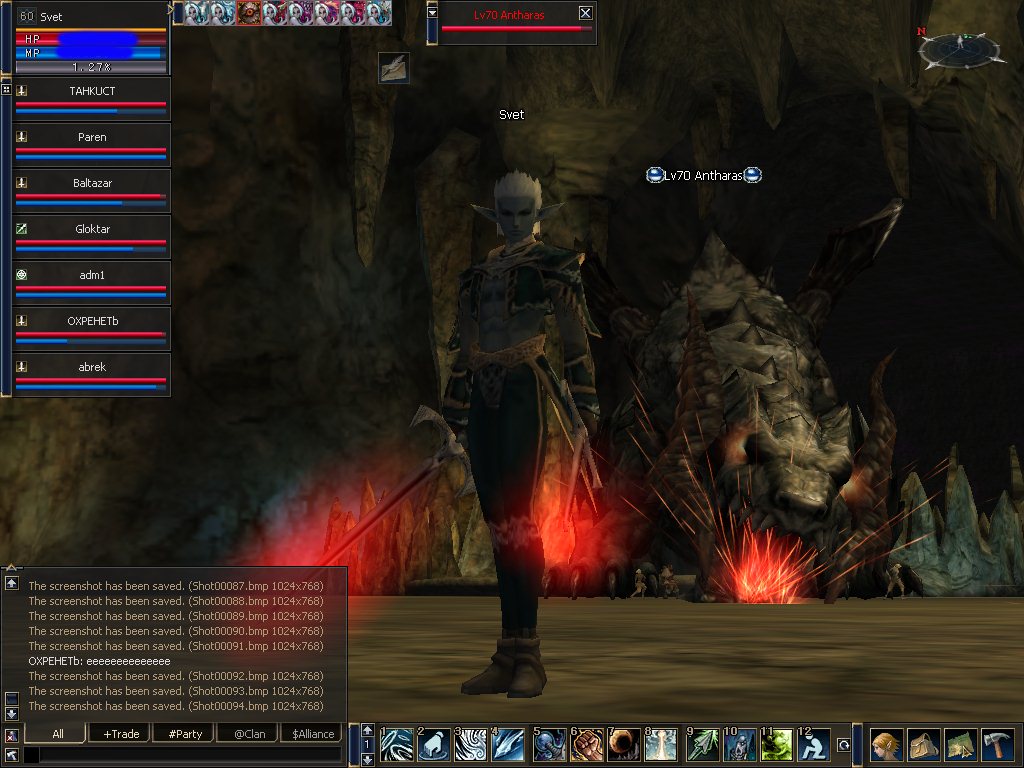Open the #Party chat tab

pyautogui.click(x=185, y=734)
